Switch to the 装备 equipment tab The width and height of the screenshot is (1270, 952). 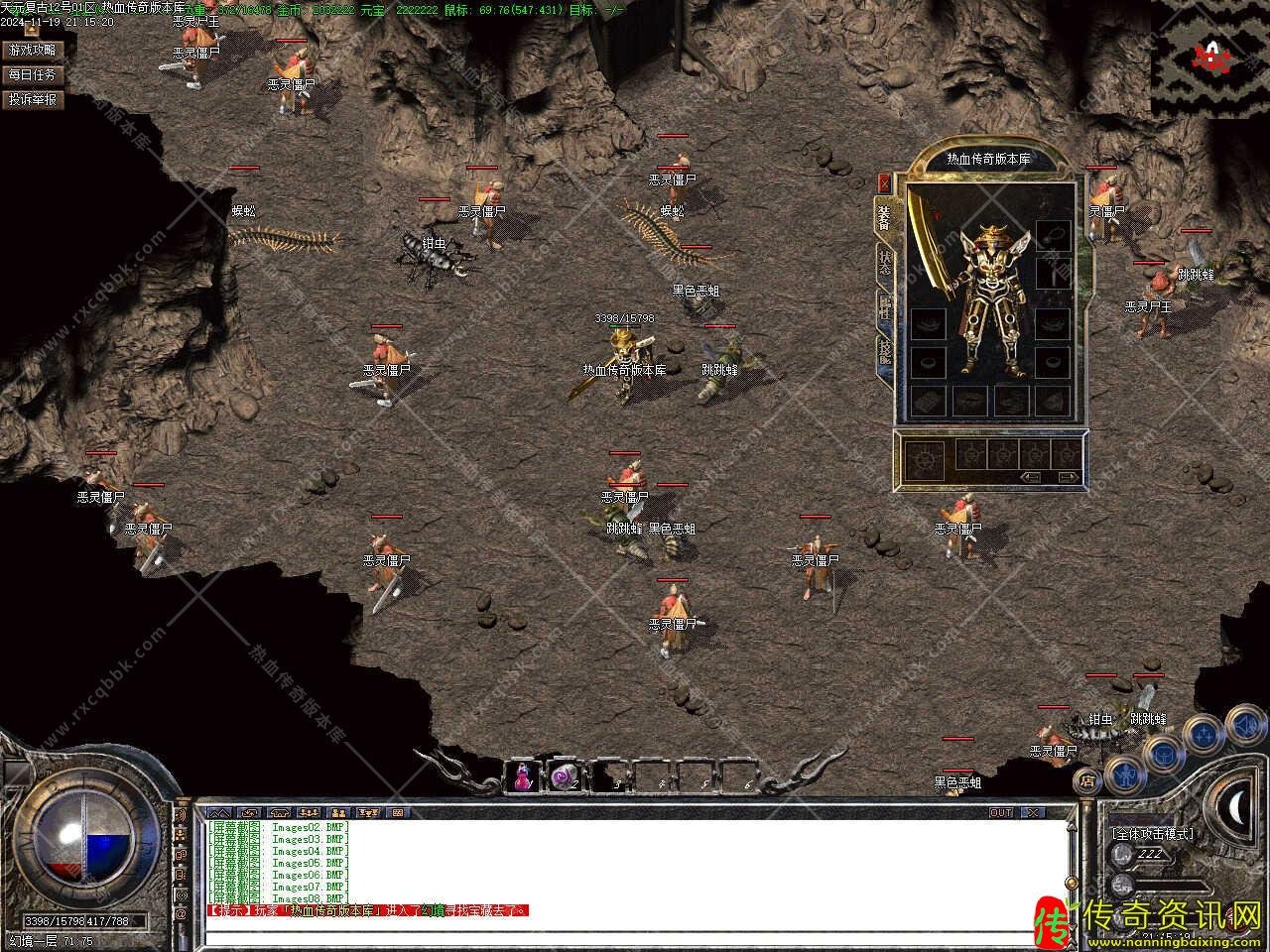pos(883,216)
